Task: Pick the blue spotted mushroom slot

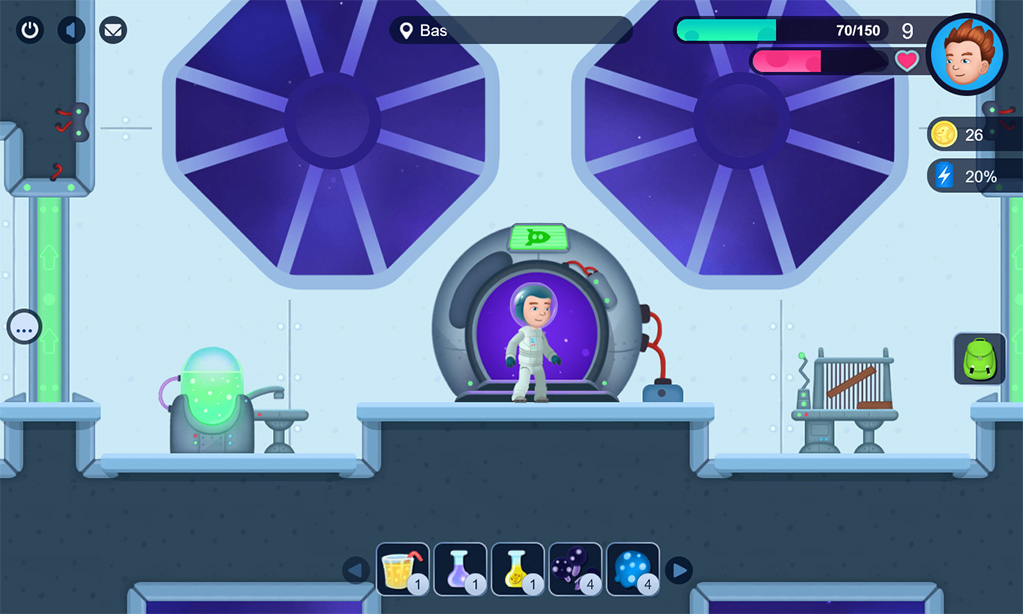Action: 632,569
